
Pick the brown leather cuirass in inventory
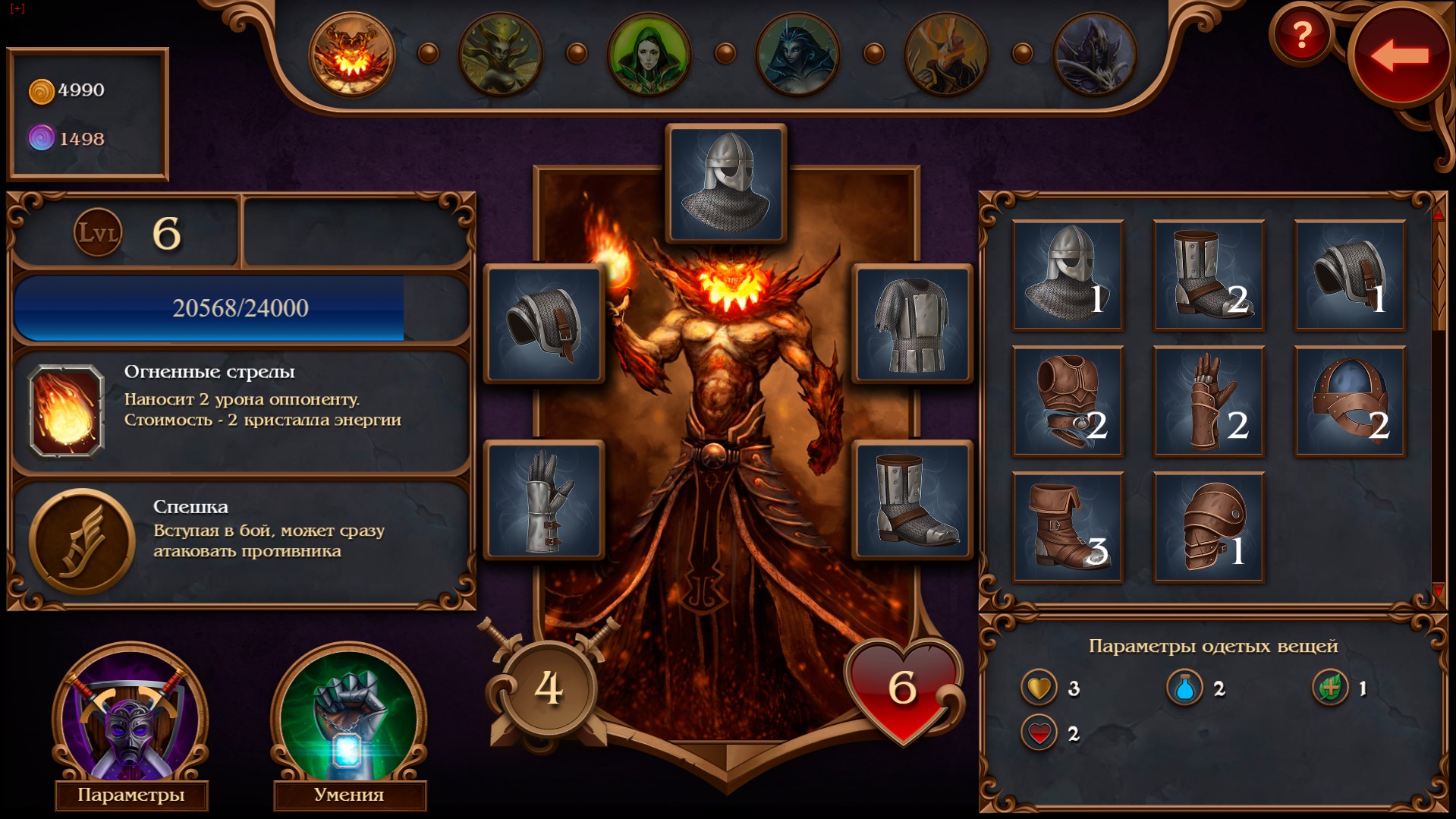pyautogui.click(x=1067, y=401)
